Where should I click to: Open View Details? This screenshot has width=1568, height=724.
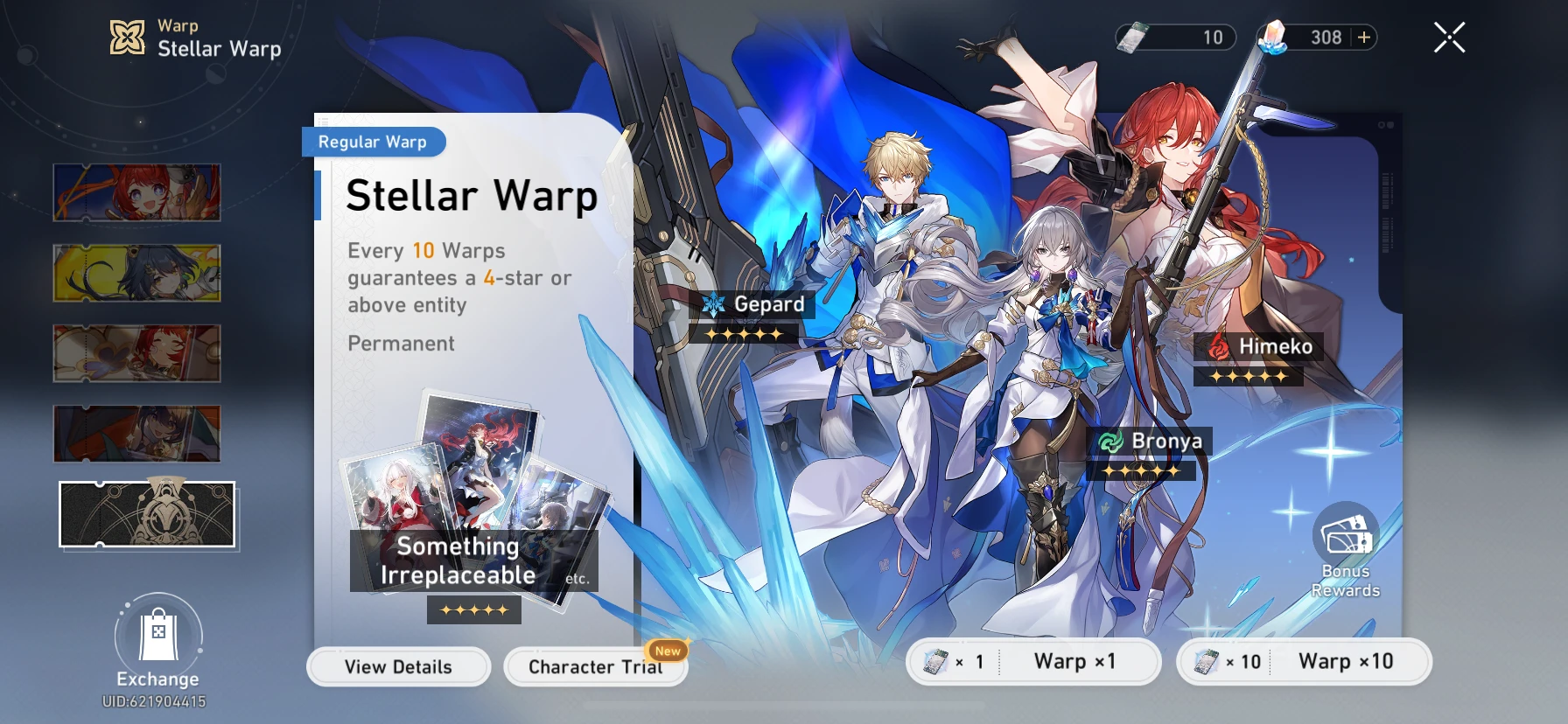tap(398, 666)
